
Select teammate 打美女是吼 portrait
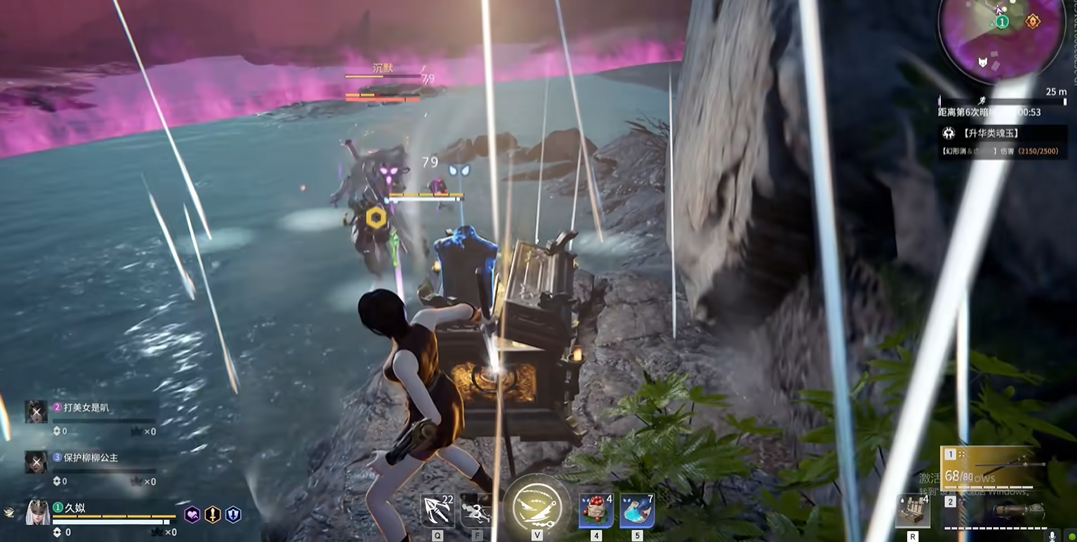click(36, 412)
